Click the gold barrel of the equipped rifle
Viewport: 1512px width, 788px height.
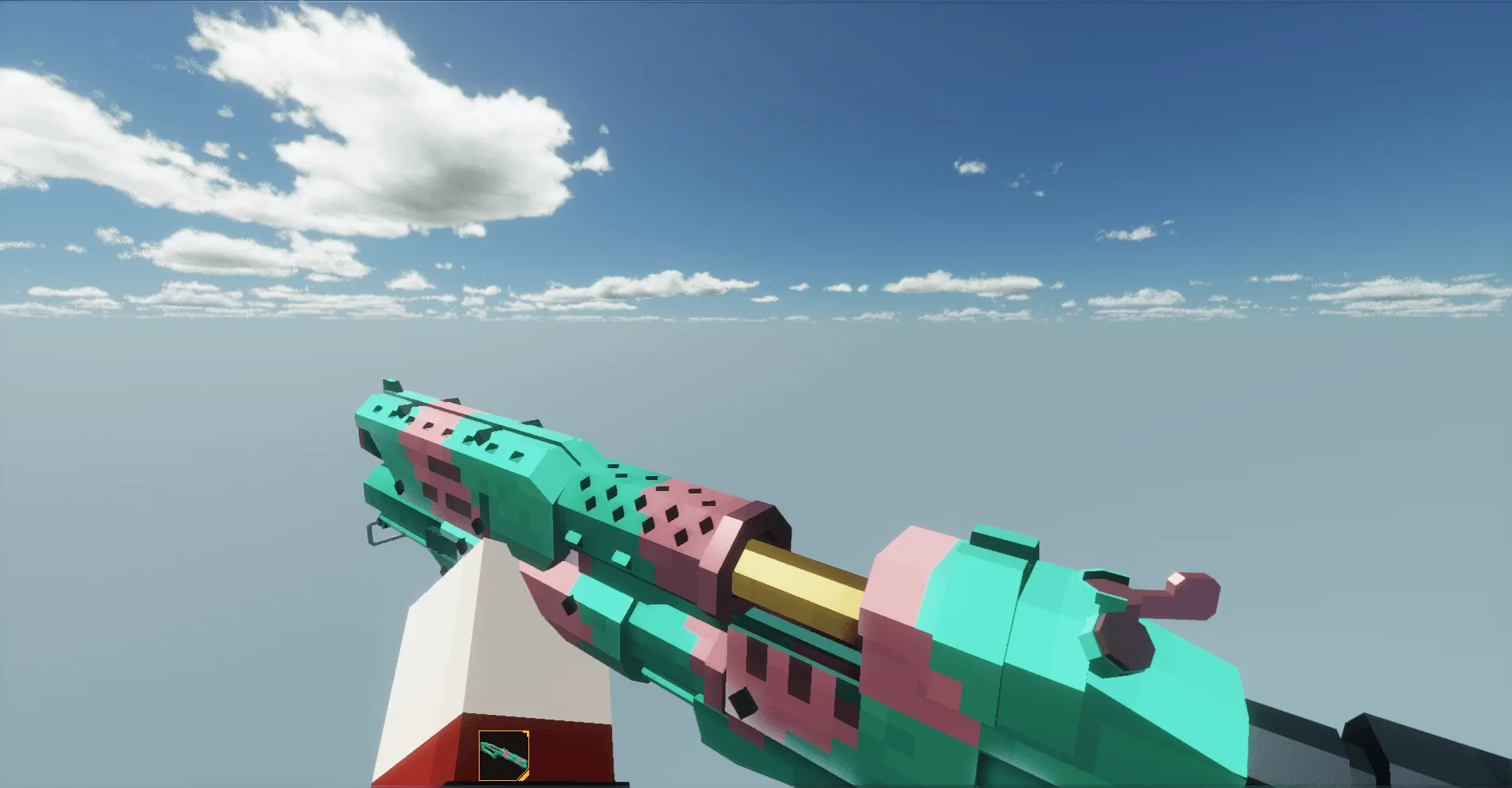click(x=795, y=579)
